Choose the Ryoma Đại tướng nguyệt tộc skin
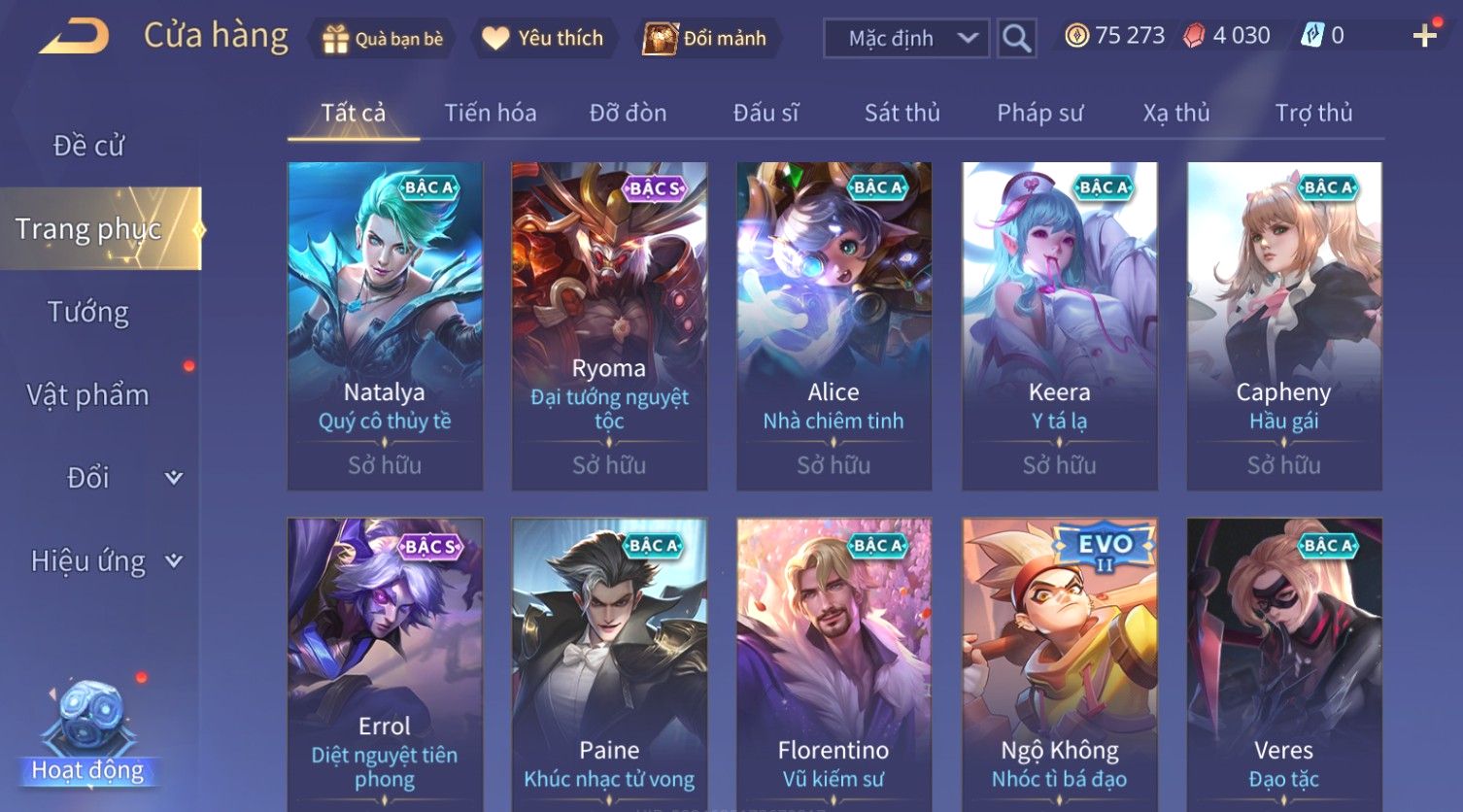The height and width of the screenshot is (812, 1463). [609, 325]
